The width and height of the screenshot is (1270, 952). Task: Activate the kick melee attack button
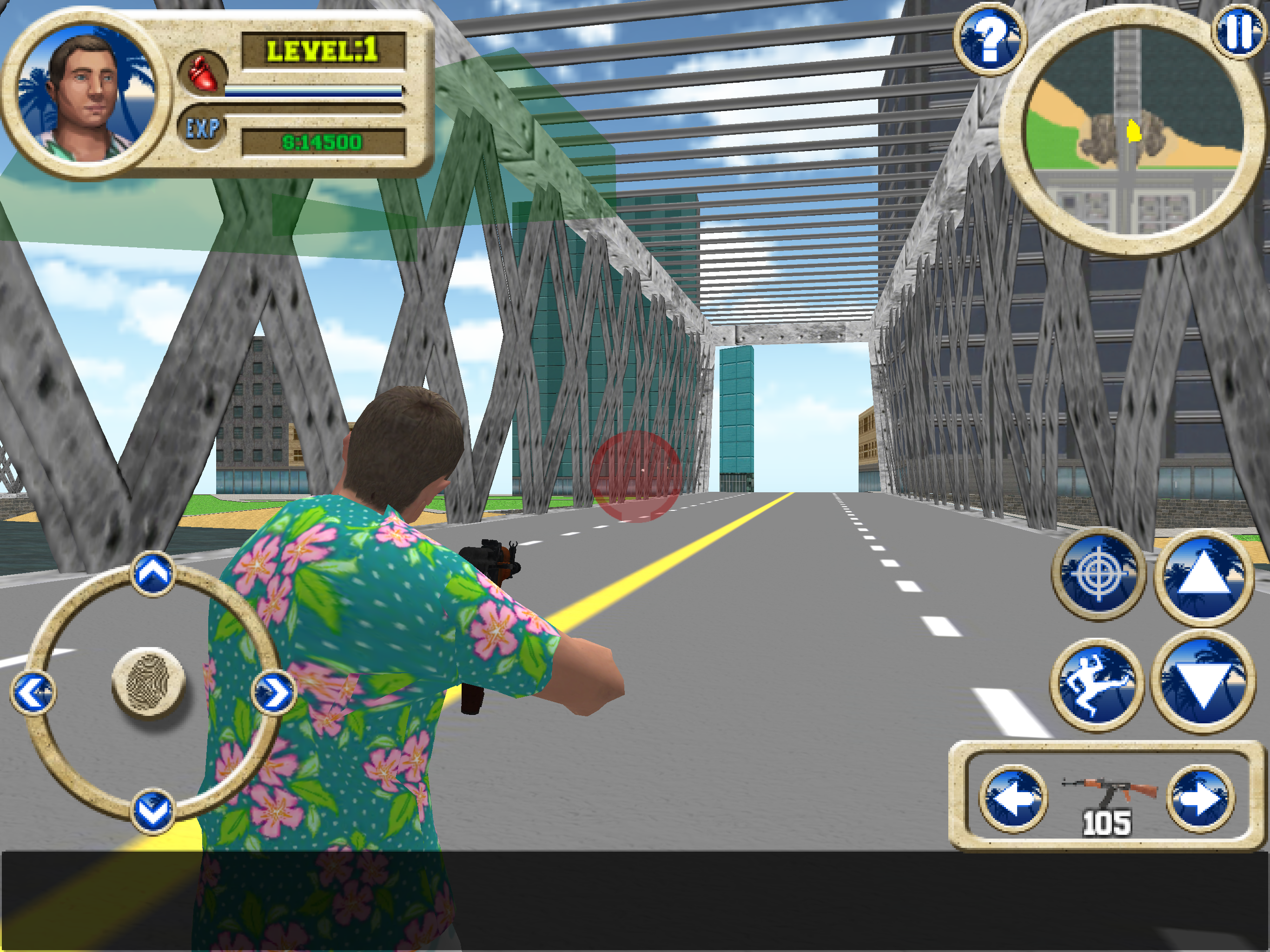coord(1097,684)
